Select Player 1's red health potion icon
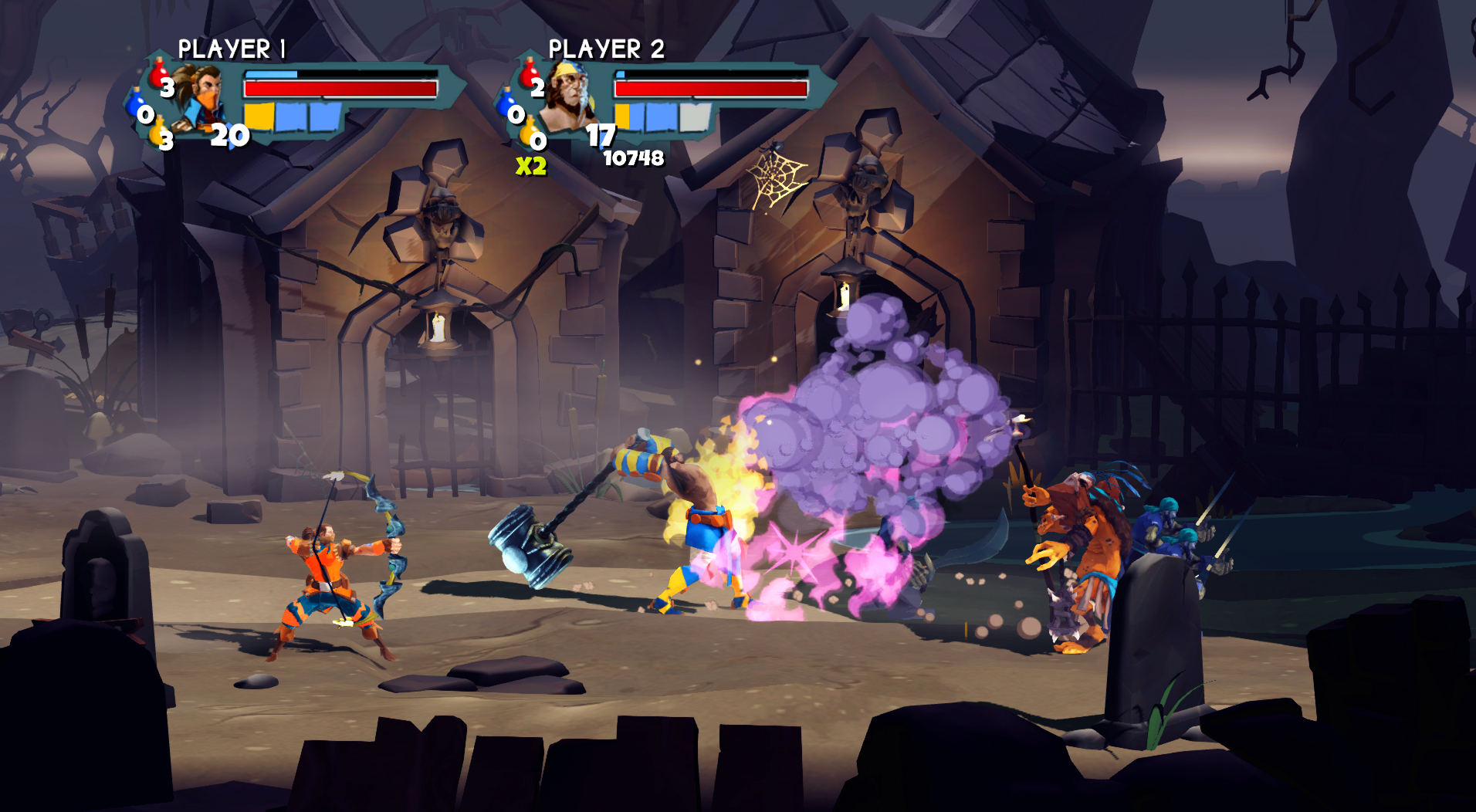The image size is (1476, 812). (x=158, y=76)
